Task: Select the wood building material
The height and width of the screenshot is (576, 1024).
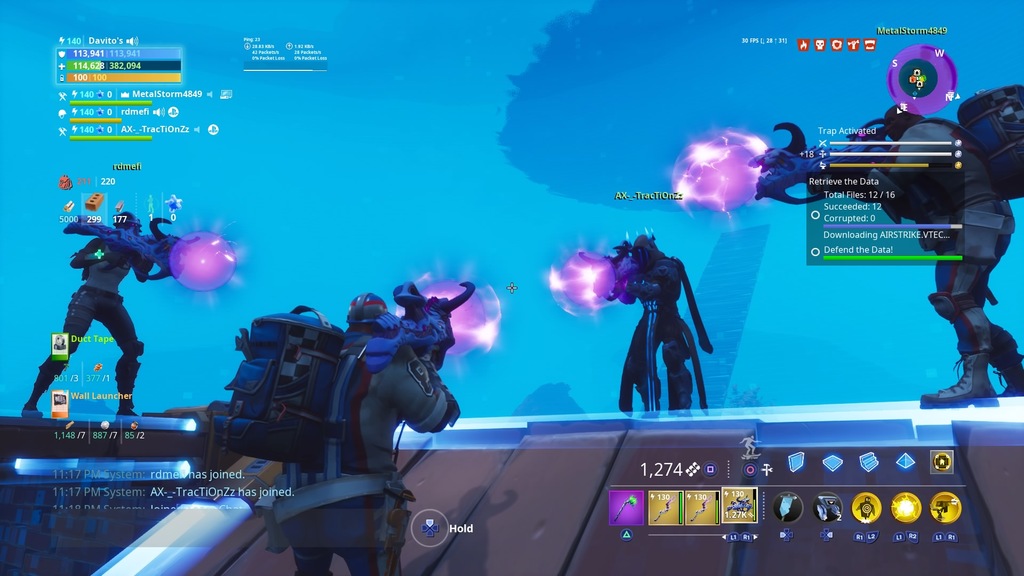Action: click(x=69, y=206)
